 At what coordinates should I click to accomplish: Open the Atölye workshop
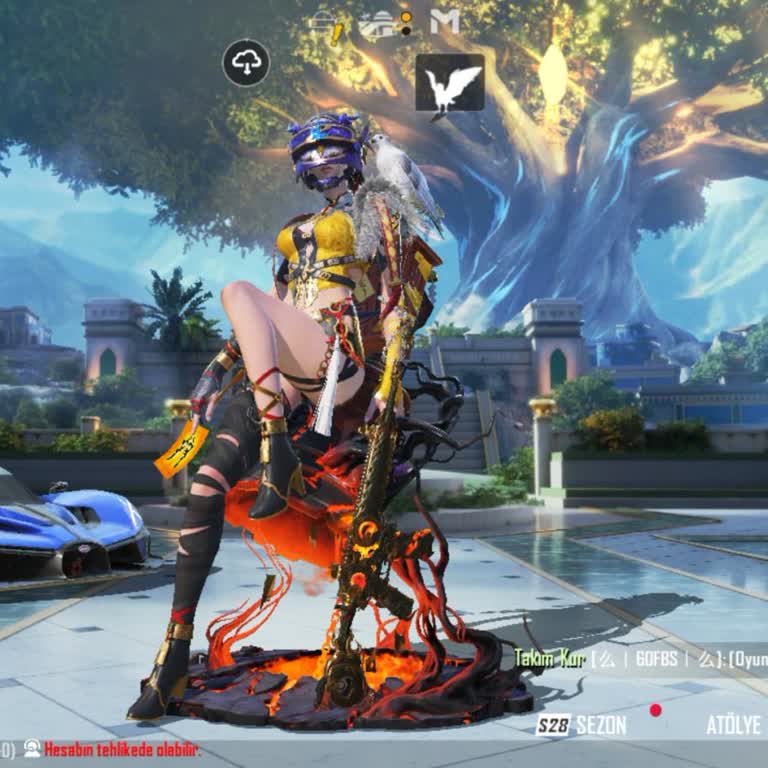(733, 725)
